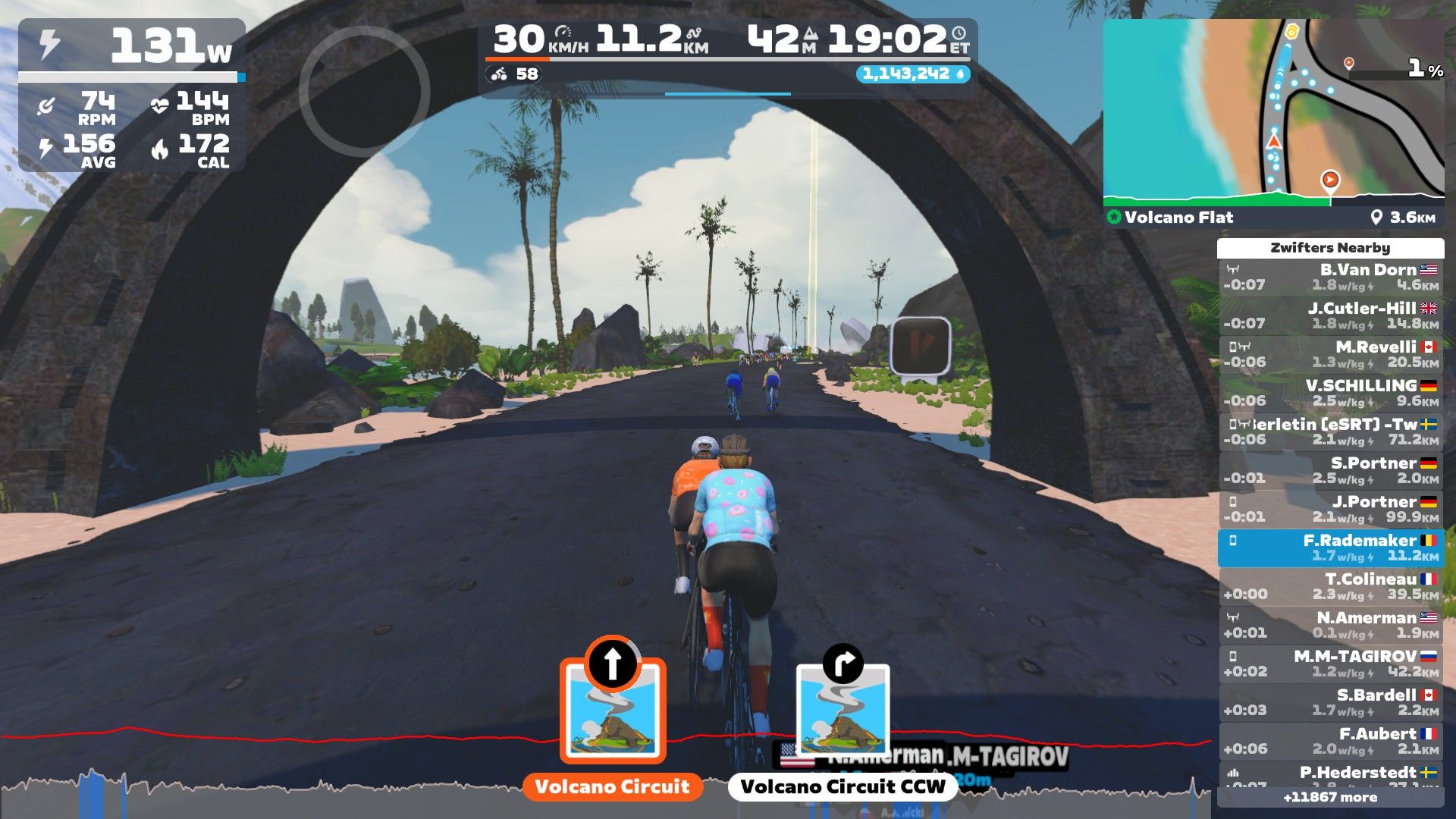
Task: View rider N.Amerman from the list
Action: tap(1330, 626)
